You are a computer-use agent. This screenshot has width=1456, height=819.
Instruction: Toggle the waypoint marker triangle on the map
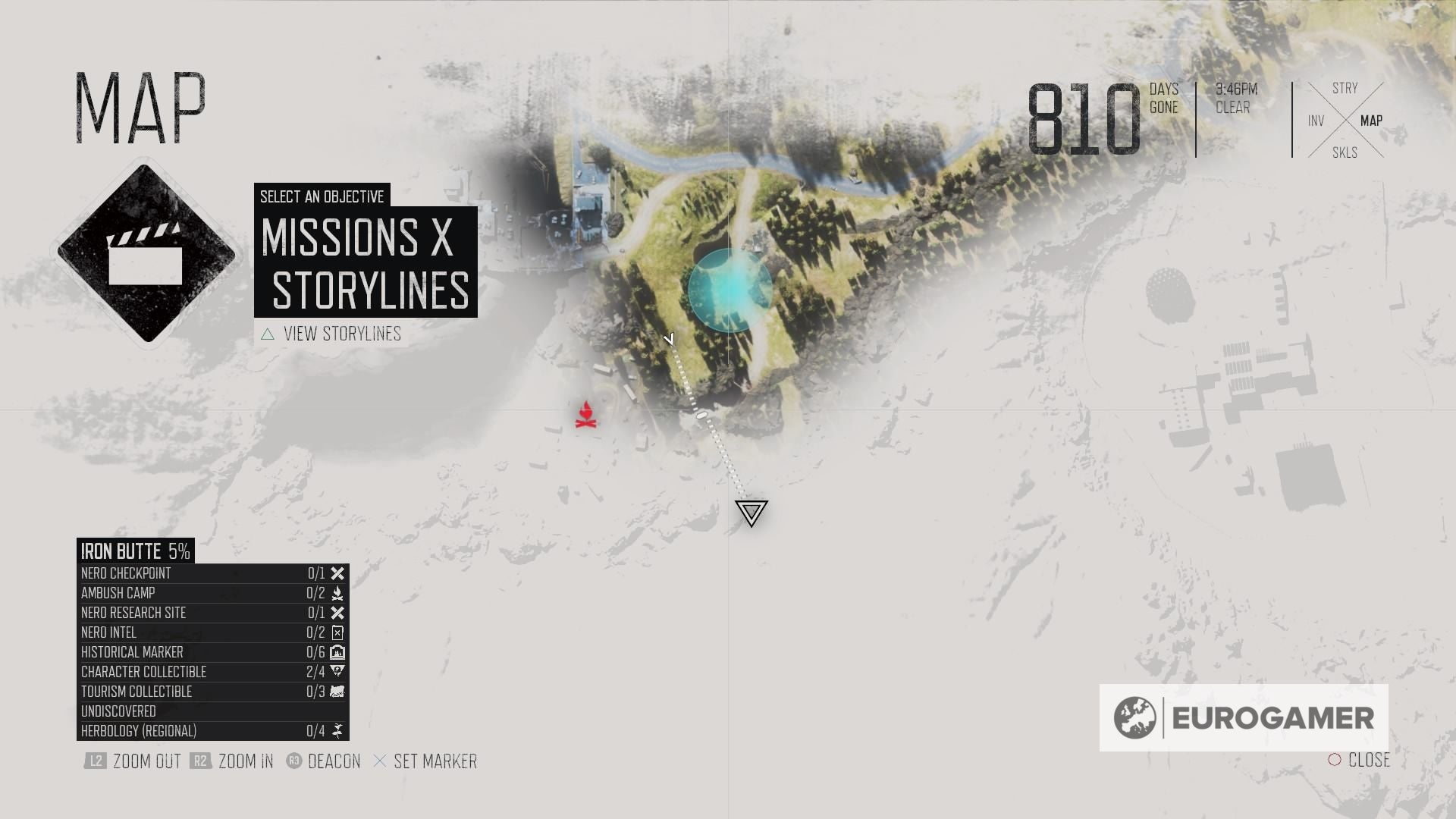tap(750, 513)
